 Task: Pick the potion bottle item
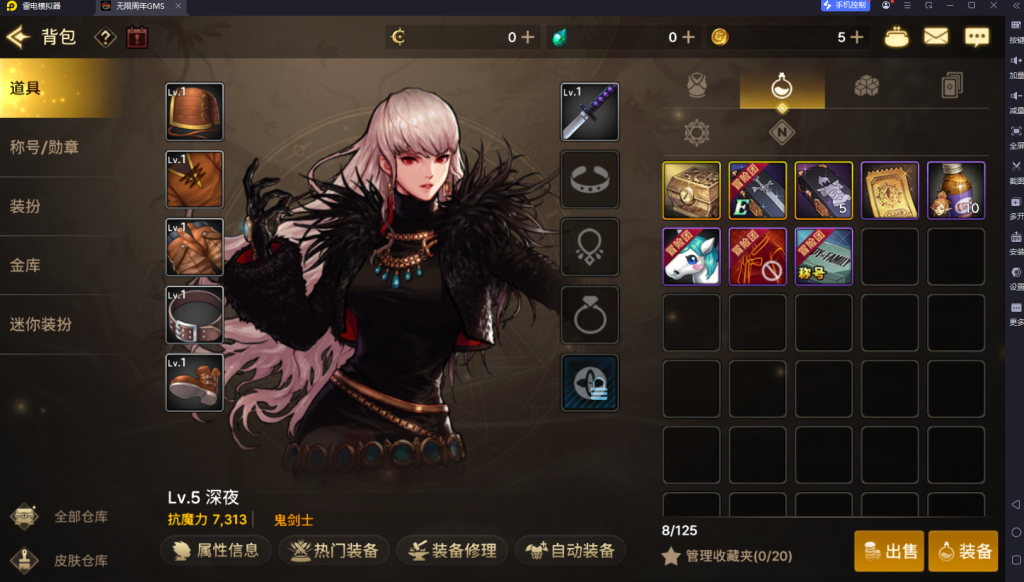click(955, 190)
